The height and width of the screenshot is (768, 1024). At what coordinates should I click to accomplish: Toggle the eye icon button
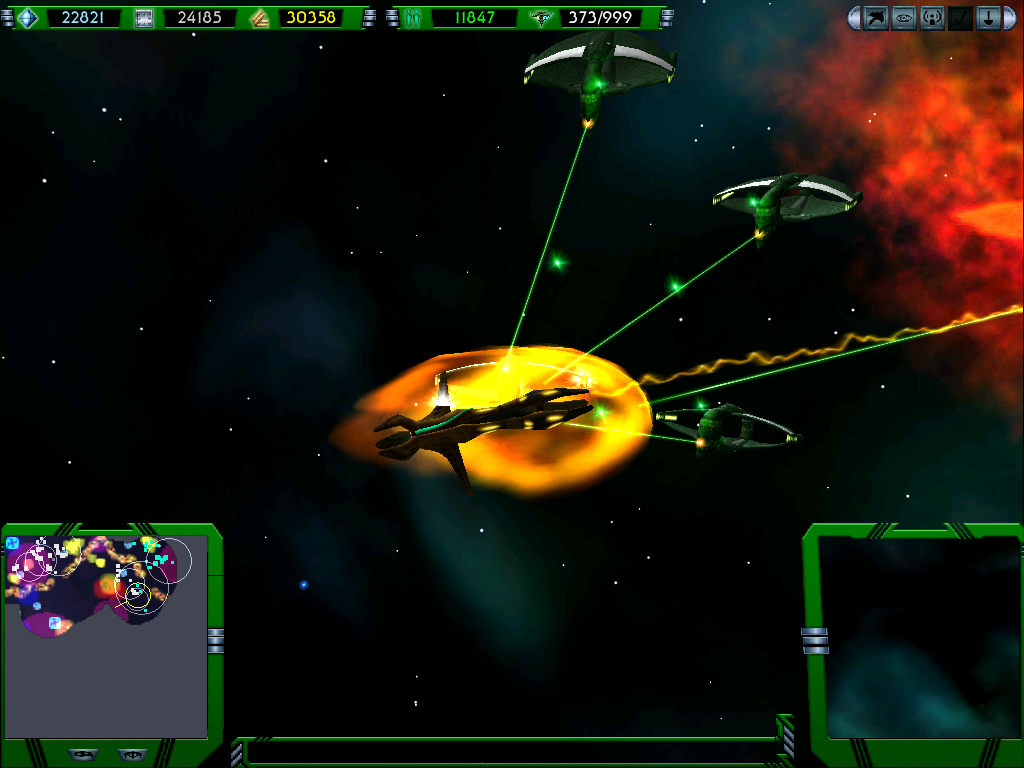(904, 18)
